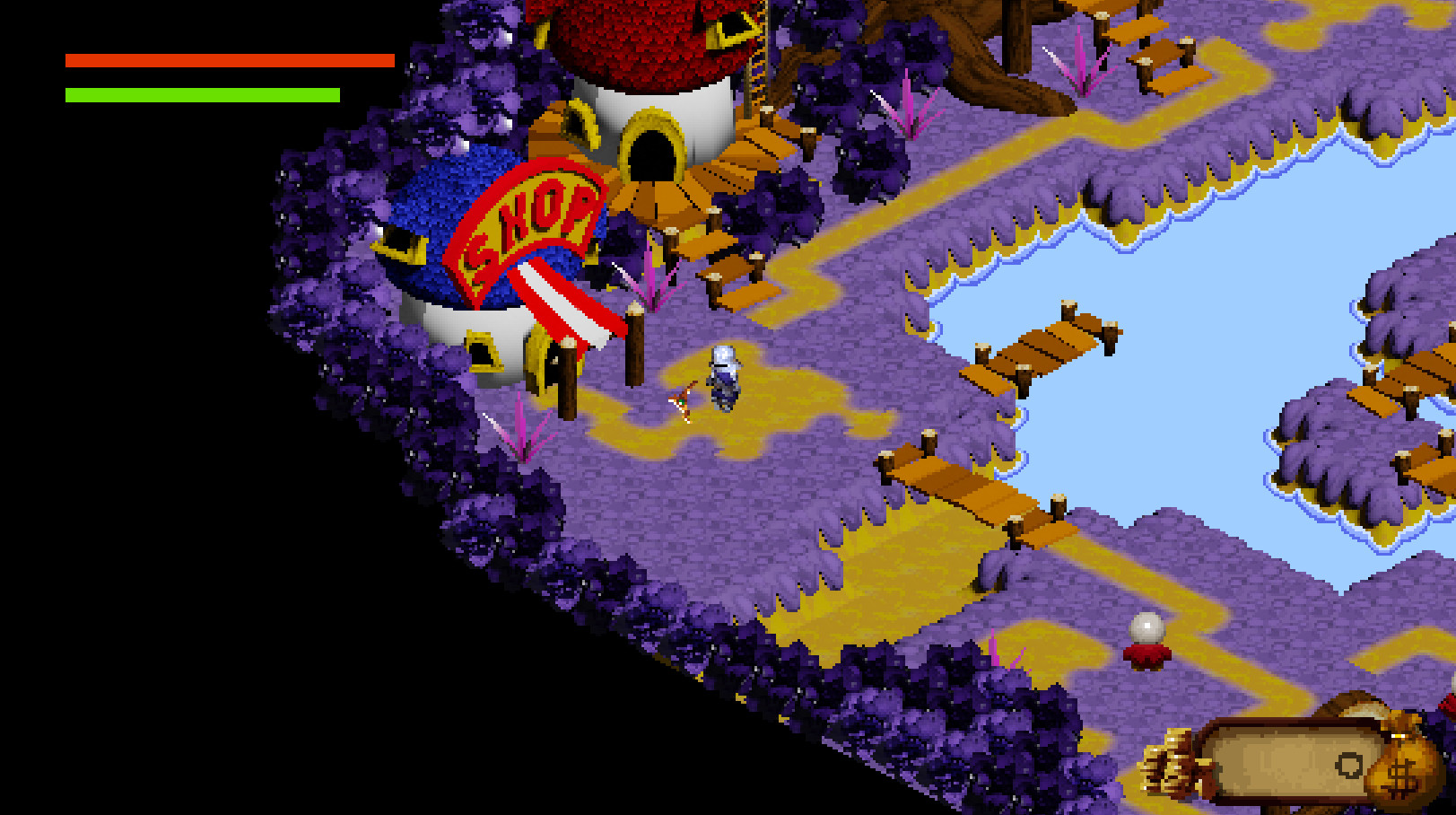Image resolution: width=1456 pixels, height=815 pixels.
Task: Click the lower bridge over the river
Action: click(x=978, y=494)
